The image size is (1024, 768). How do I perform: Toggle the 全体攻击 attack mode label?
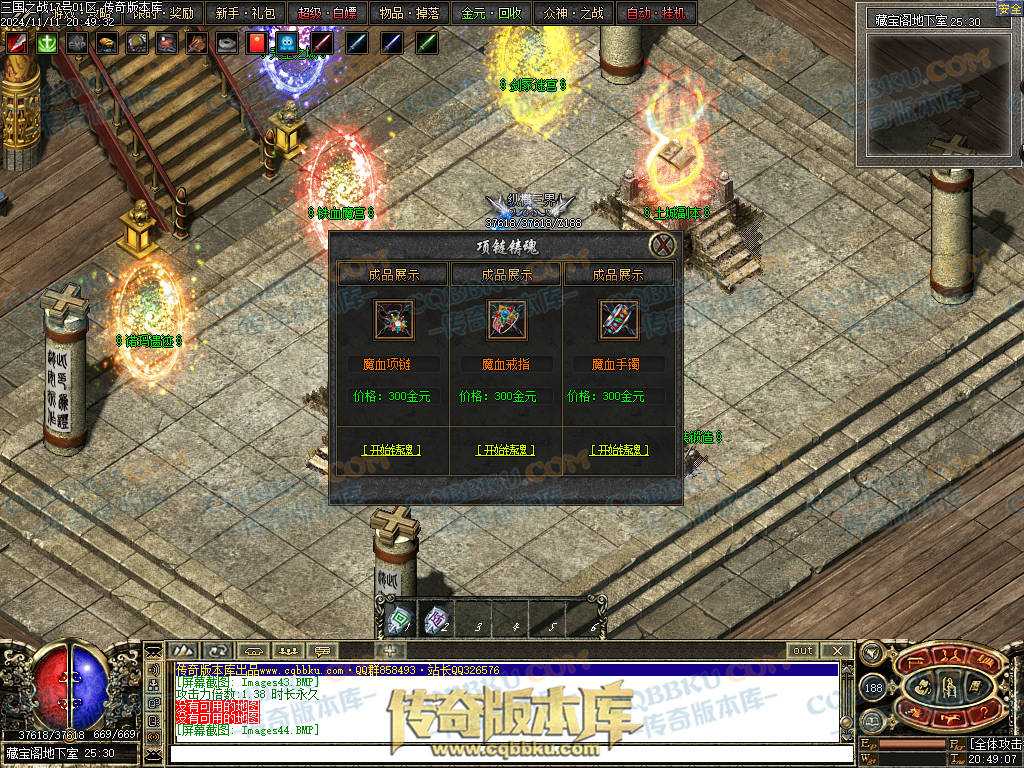coord(995,744)
